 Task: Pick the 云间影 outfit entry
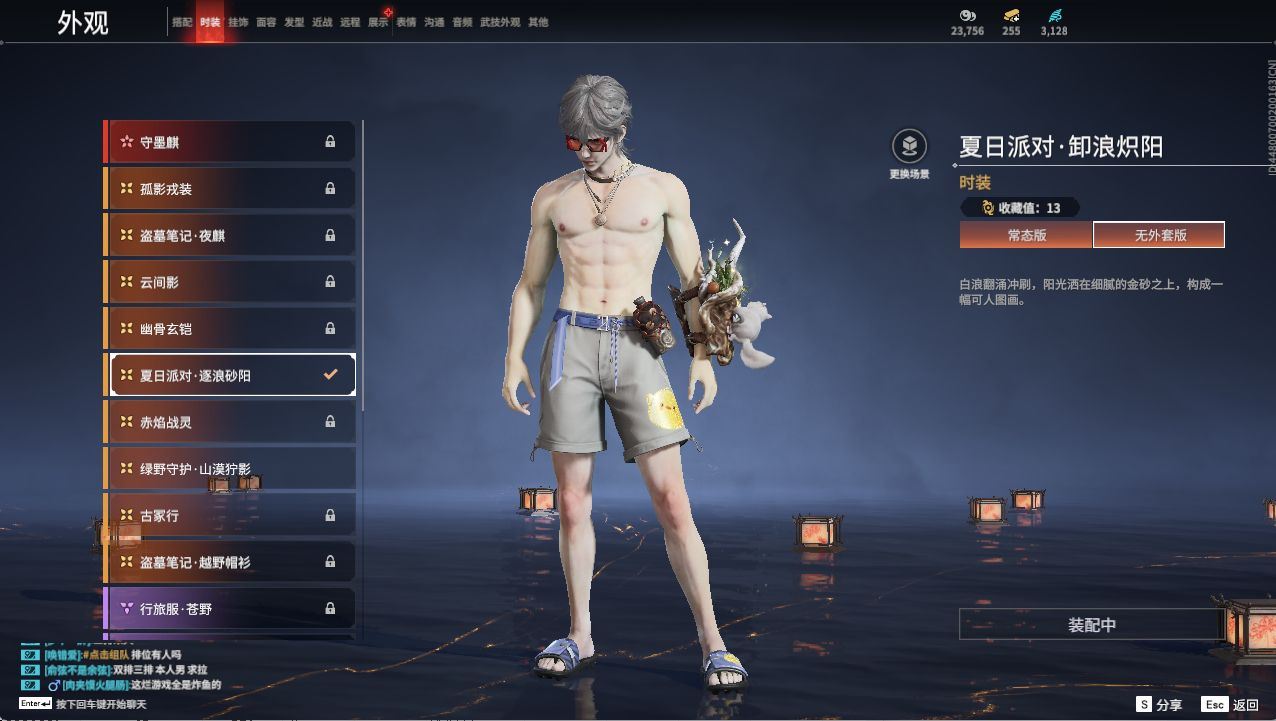pos(230,282)
